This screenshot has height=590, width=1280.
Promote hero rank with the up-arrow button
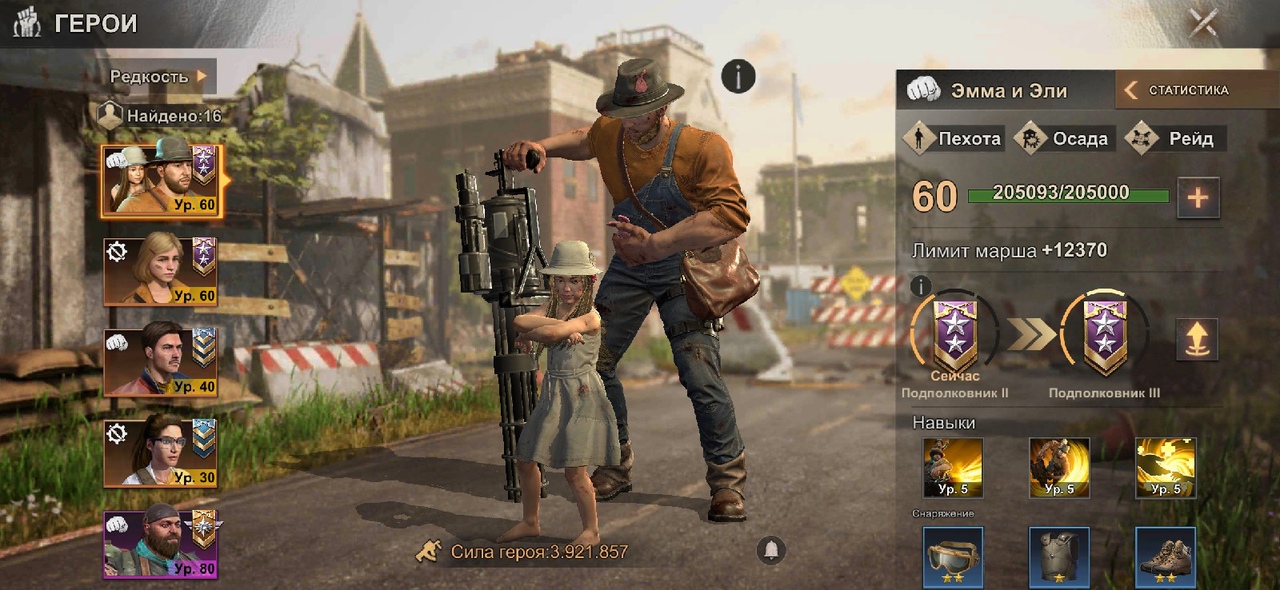(1197, 340)
